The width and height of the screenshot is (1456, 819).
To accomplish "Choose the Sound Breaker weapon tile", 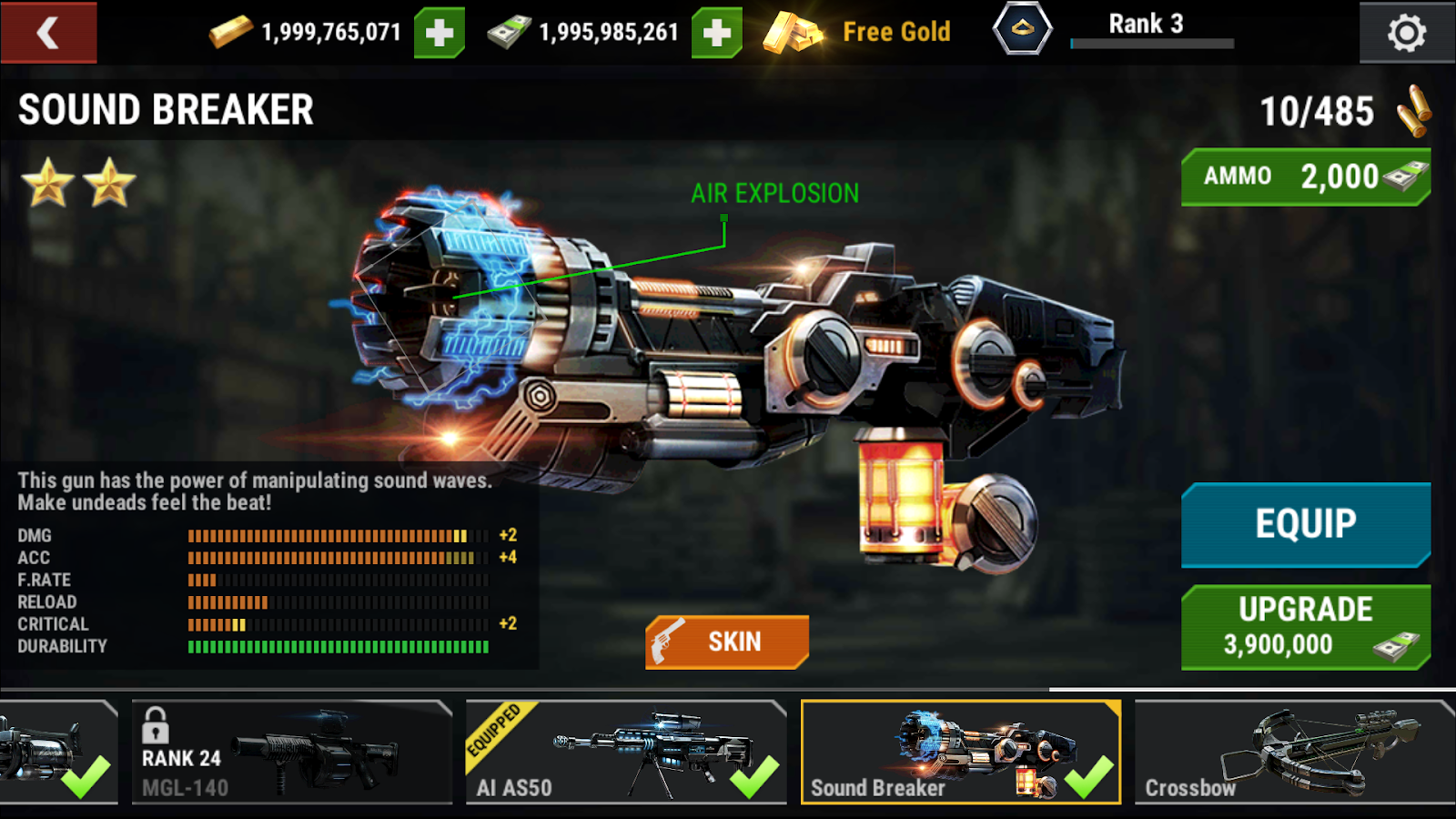I will click(x=960, y=752).
